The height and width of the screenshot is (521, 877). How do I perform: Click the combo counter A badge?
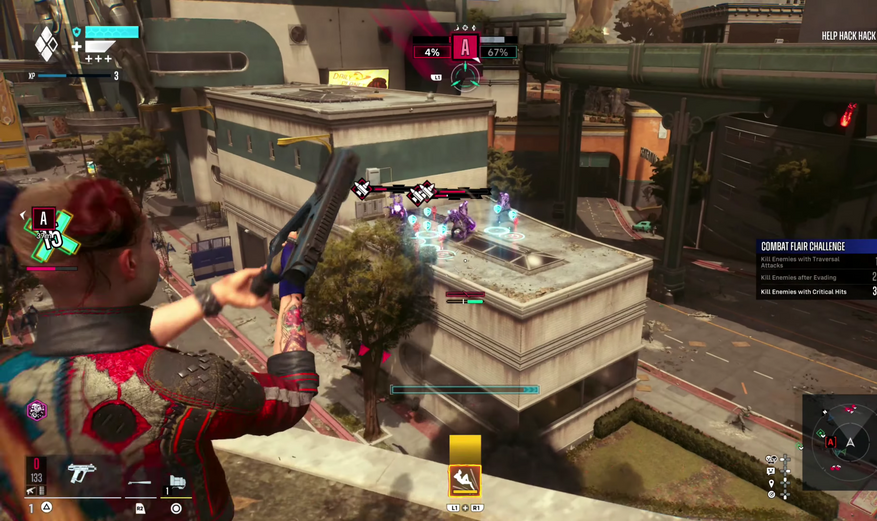[42, 219]
